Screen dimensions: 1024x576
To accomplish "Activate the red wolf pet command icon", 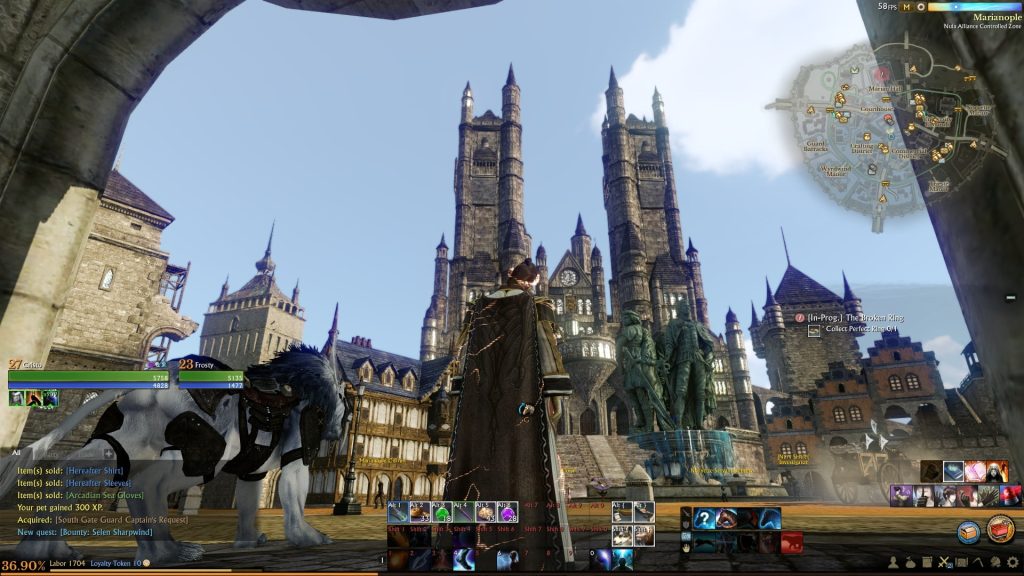I will tap(792, 542).
